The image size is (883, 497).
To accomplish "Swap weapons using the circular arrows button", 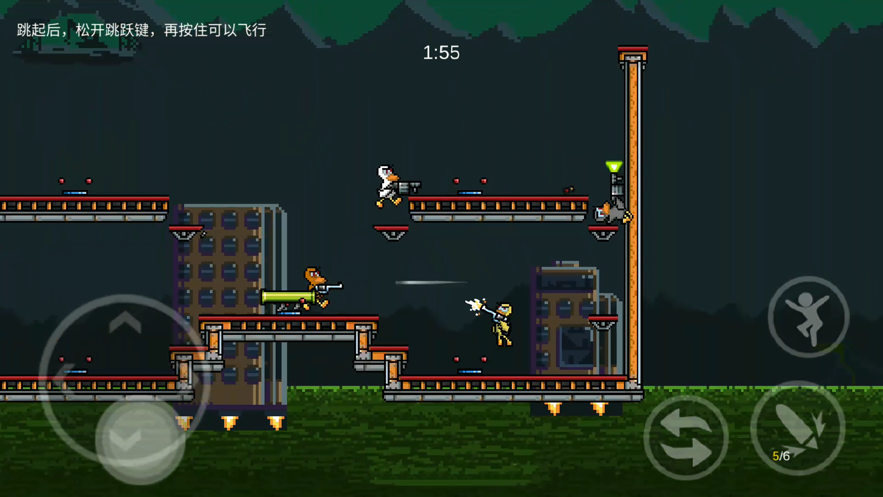I will (686, 437).
